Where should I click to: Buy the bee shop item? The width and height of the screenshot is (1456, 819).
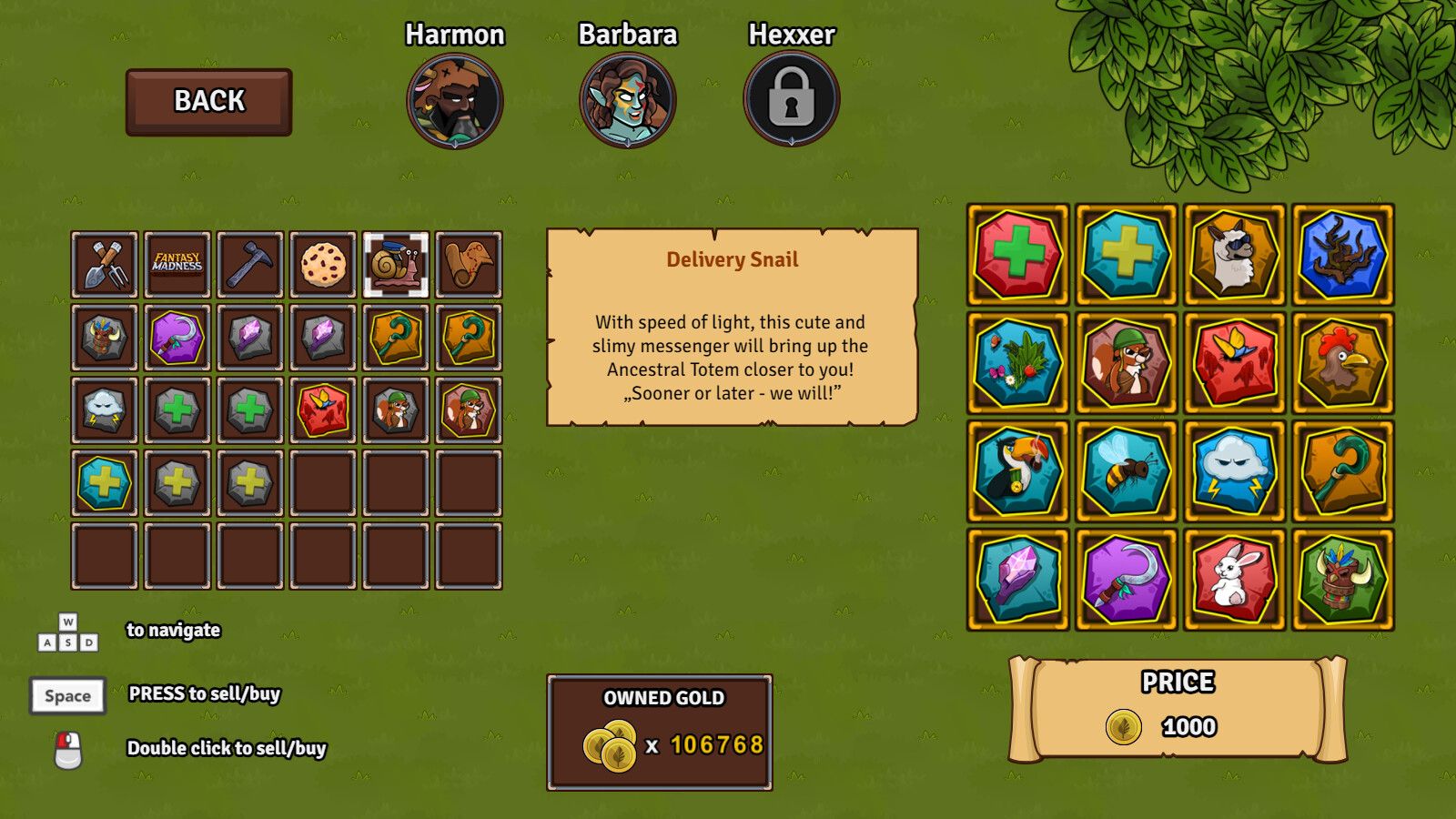(x=1126, y=470)
